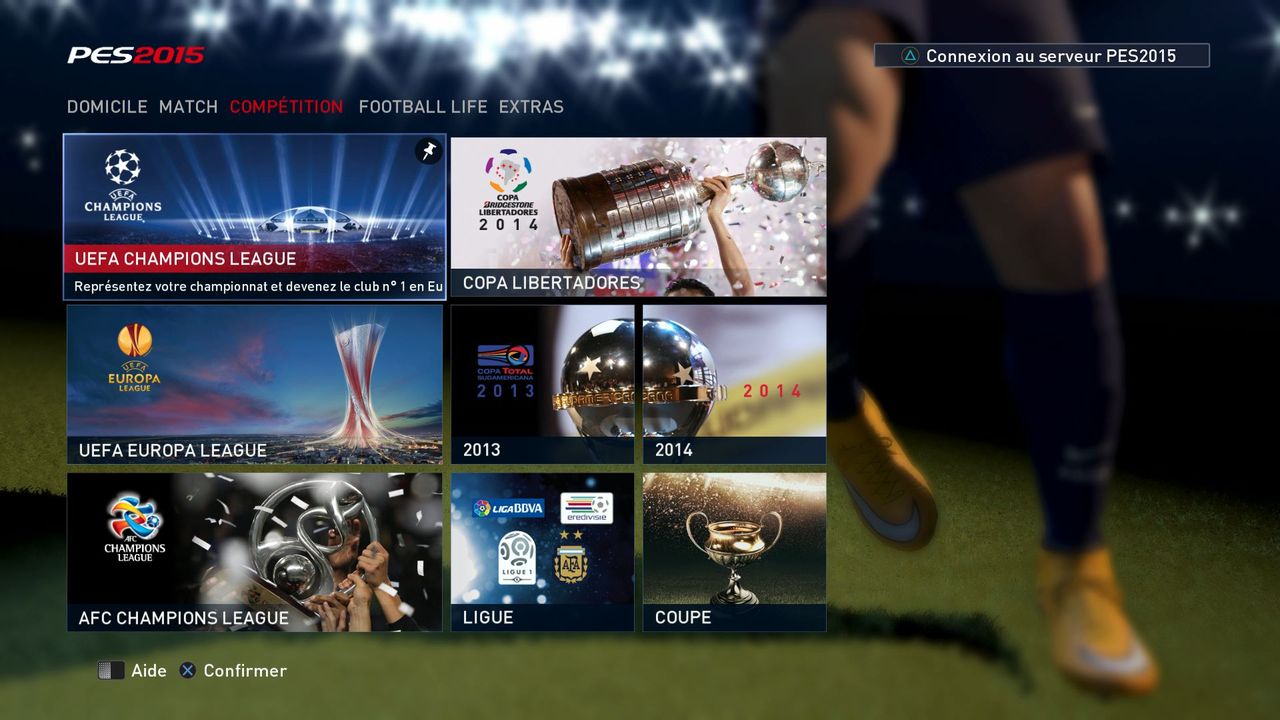This screenshot has width=1280, height=720.
Task: Click the Connexion au serveur PES2015 banner
Action: (1041, 56)
